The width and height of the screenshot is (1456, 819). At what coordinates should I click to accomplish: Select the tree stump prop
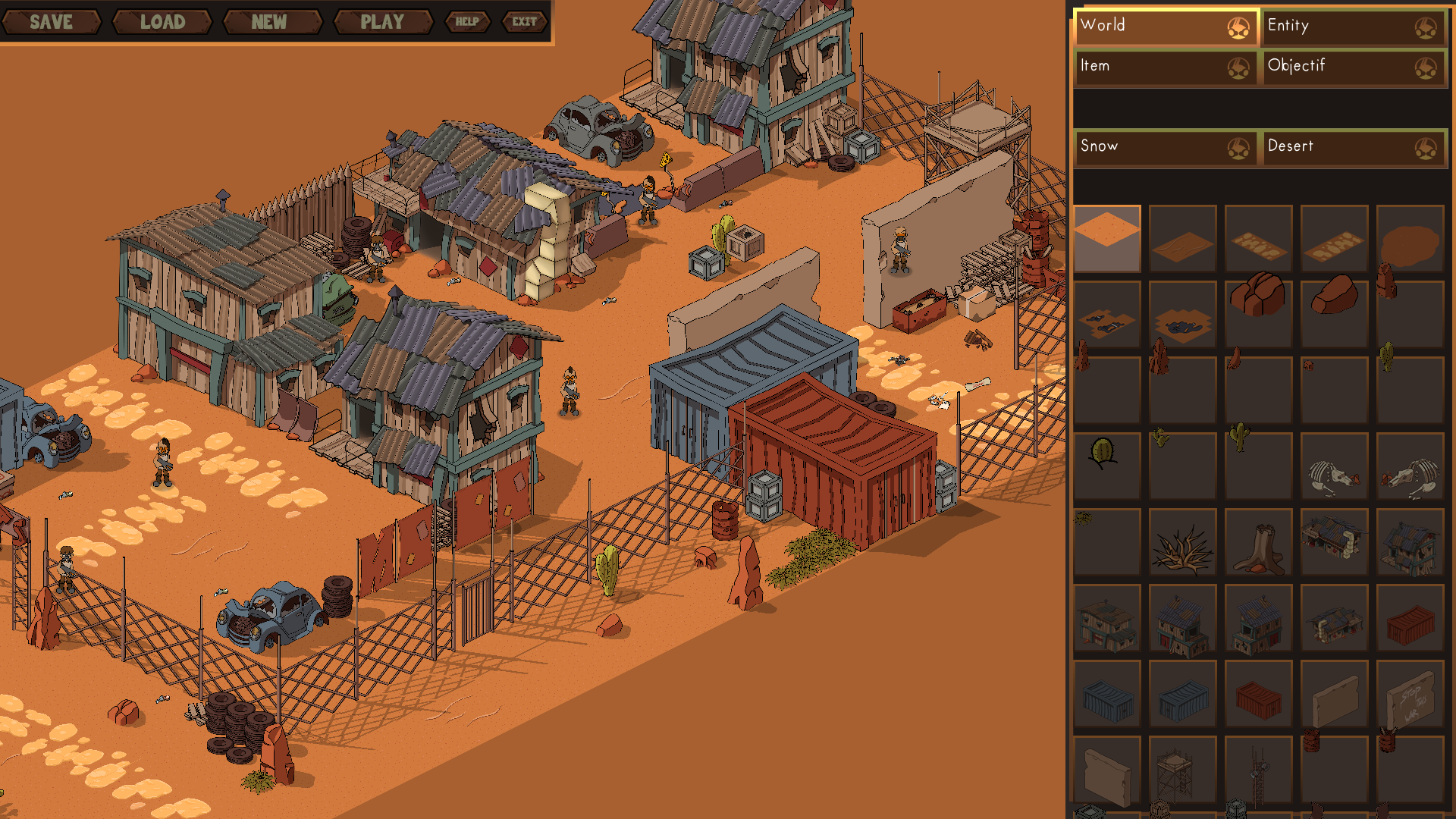point(1258,543)
